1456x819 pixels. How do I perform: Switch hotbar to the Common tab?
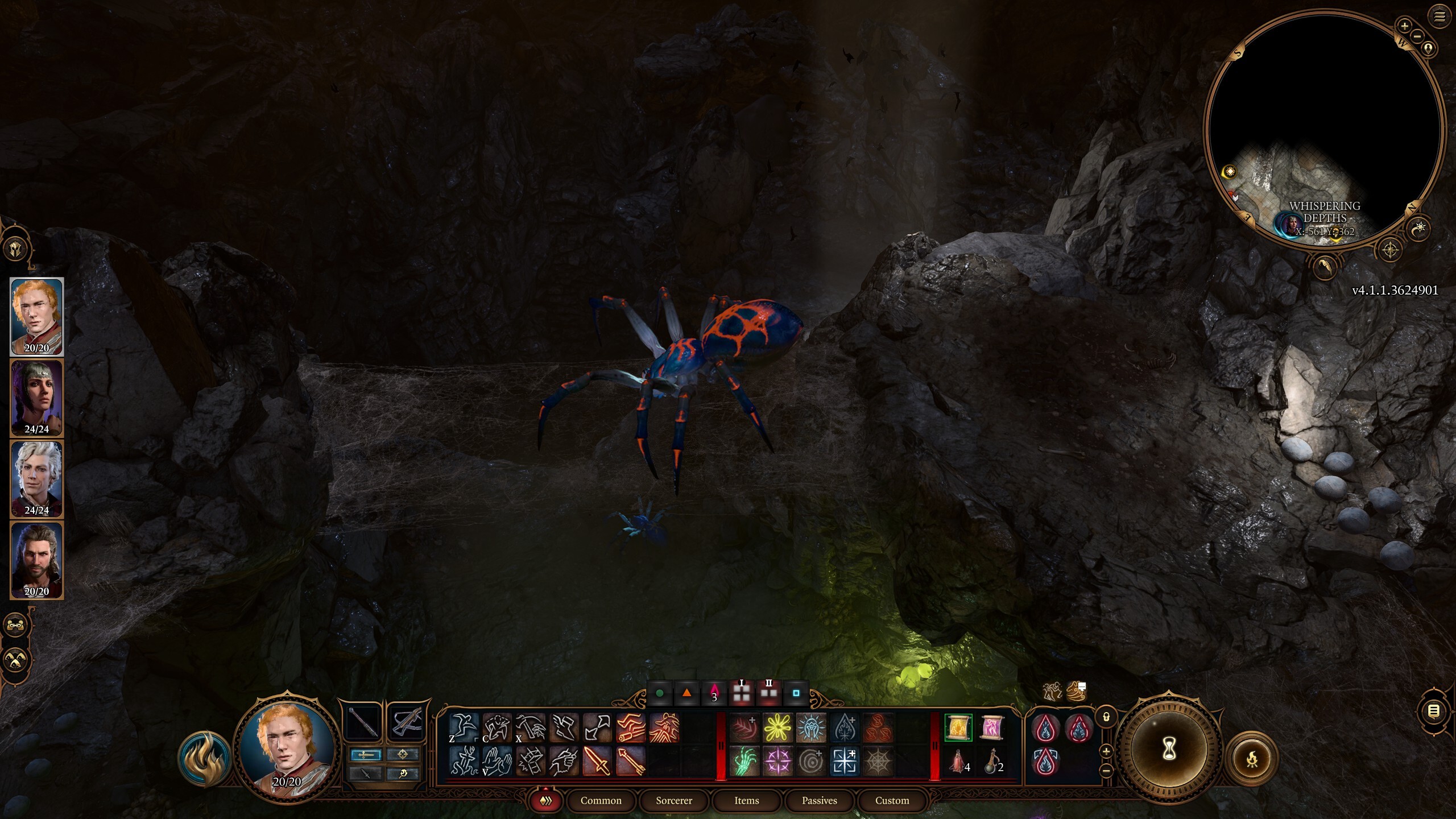[x=601, y=801]
